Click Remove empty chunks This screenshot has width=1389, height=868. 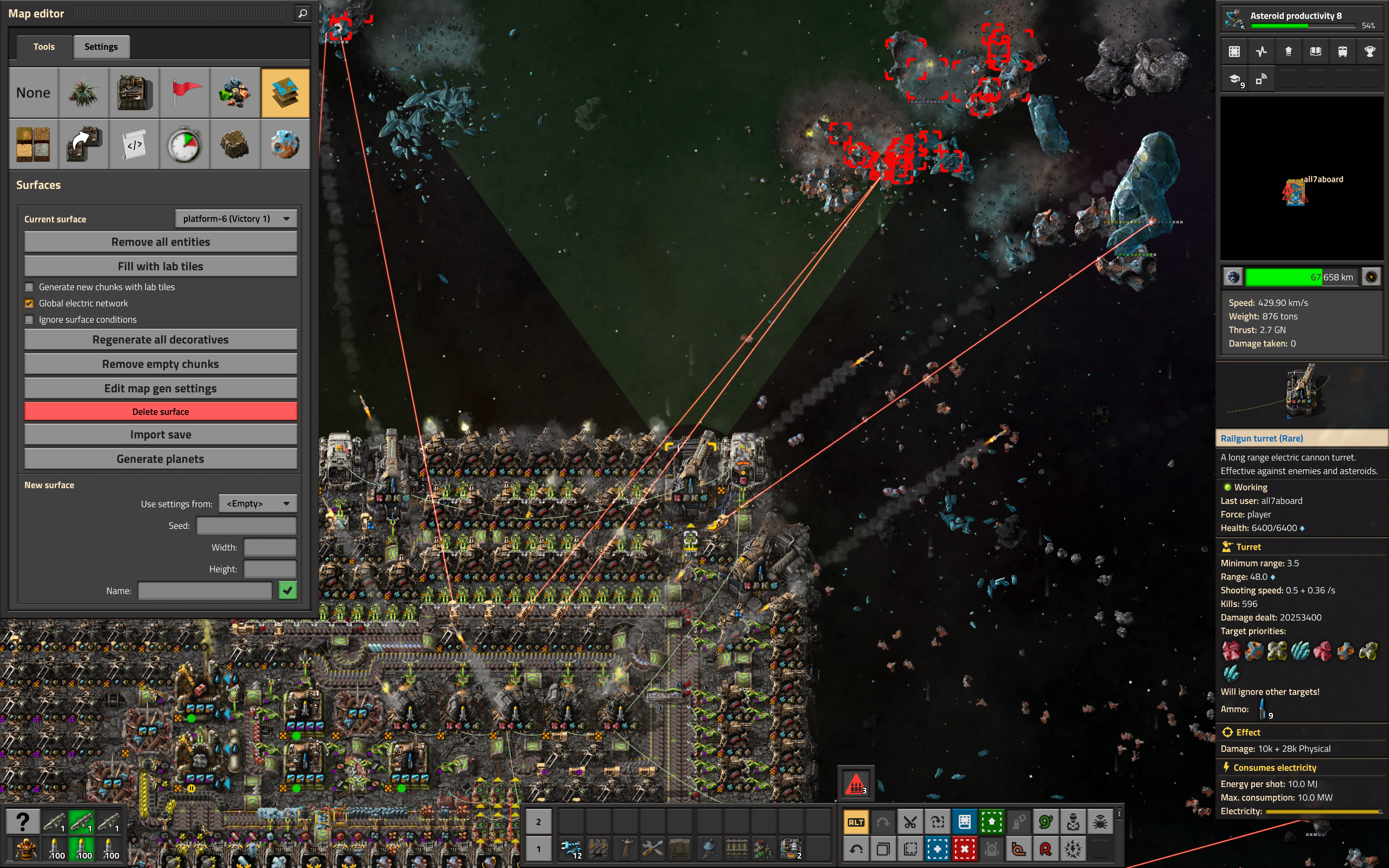coord(160,364)
